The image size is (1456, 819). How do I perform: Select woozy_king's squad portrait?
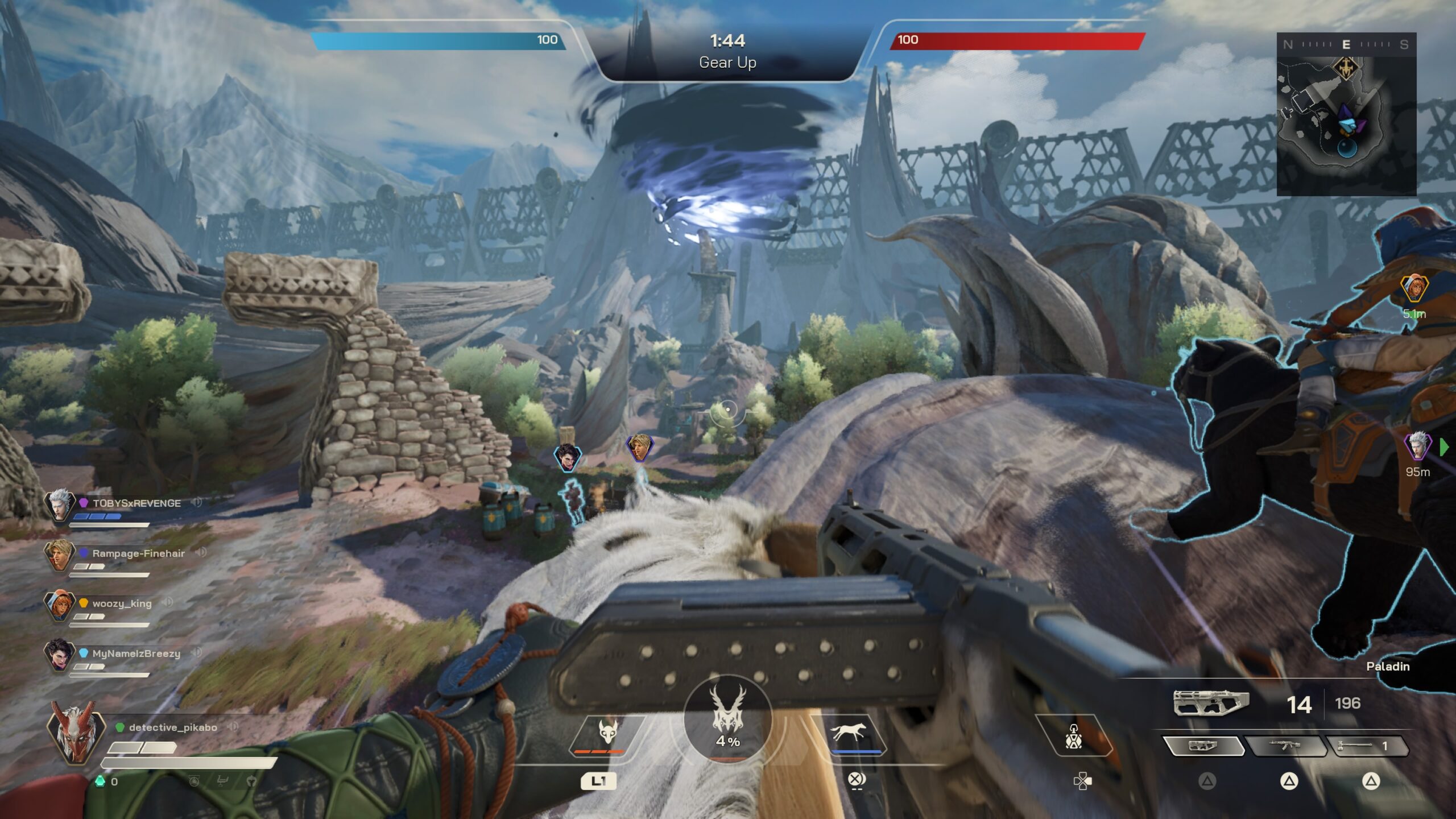[59, 605]
